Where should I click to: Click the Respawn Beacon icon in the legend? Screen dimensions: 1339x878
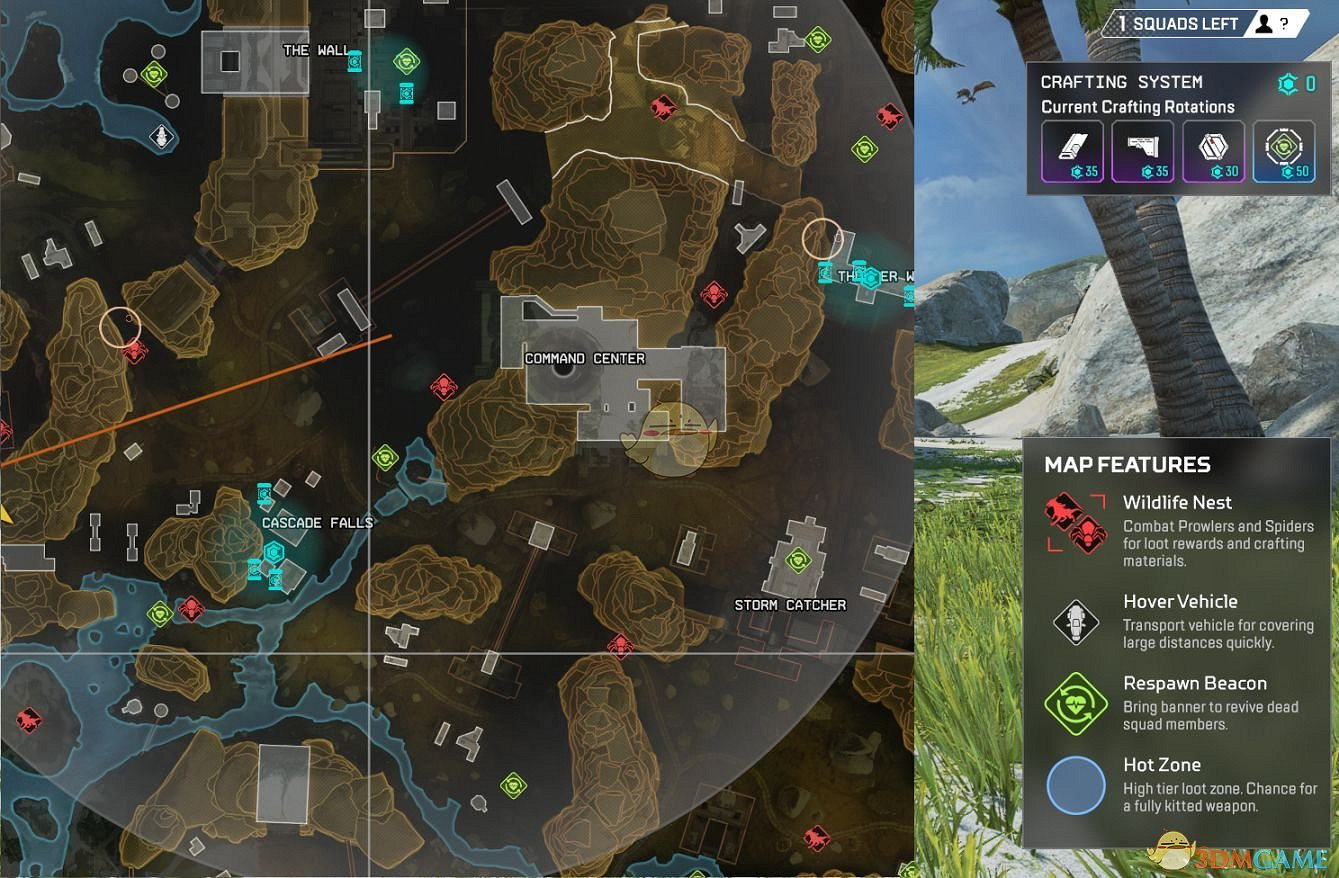[x=1077, y=702]
